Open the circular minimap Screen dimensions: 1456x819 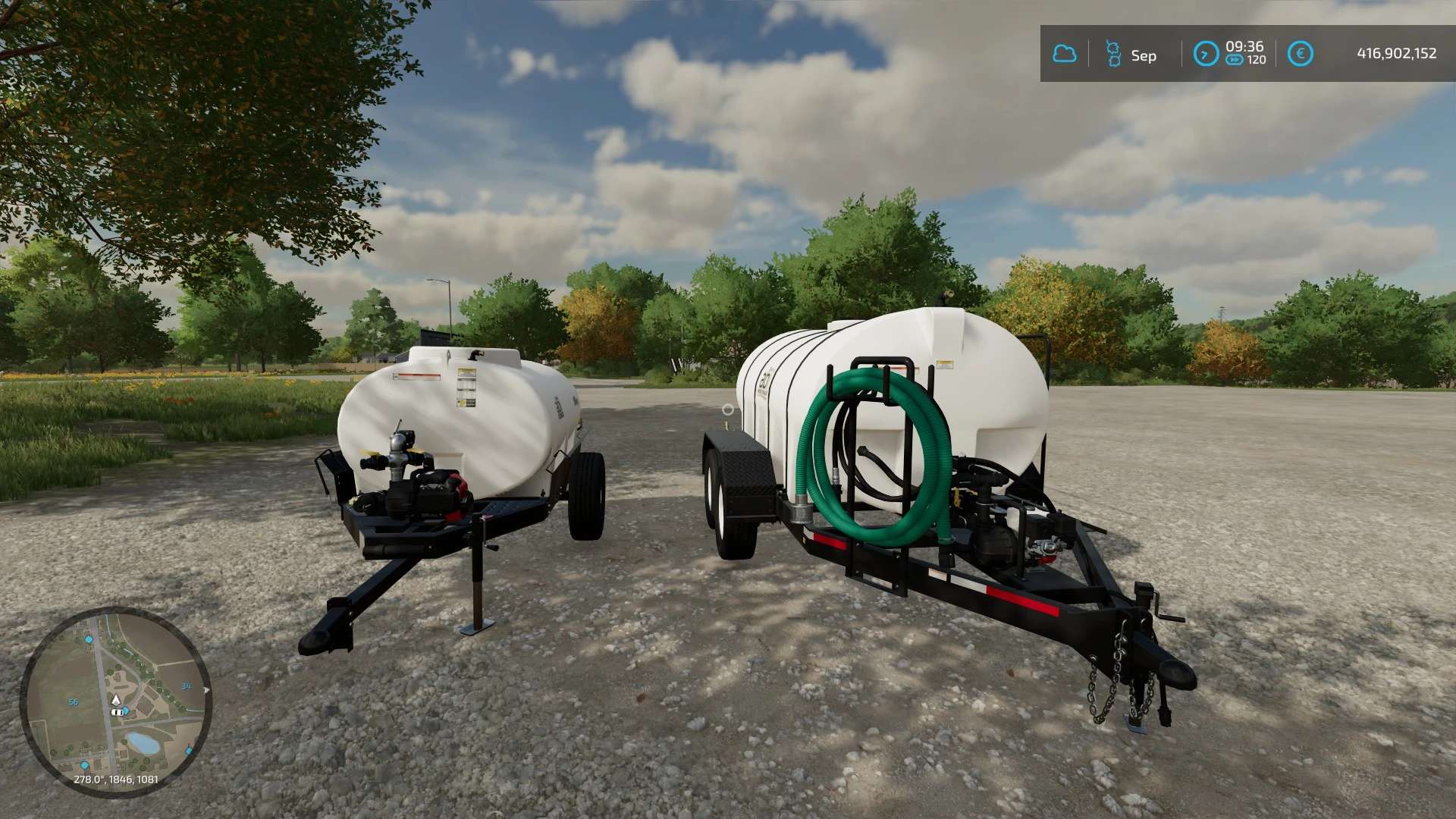[x=115, y=701]
